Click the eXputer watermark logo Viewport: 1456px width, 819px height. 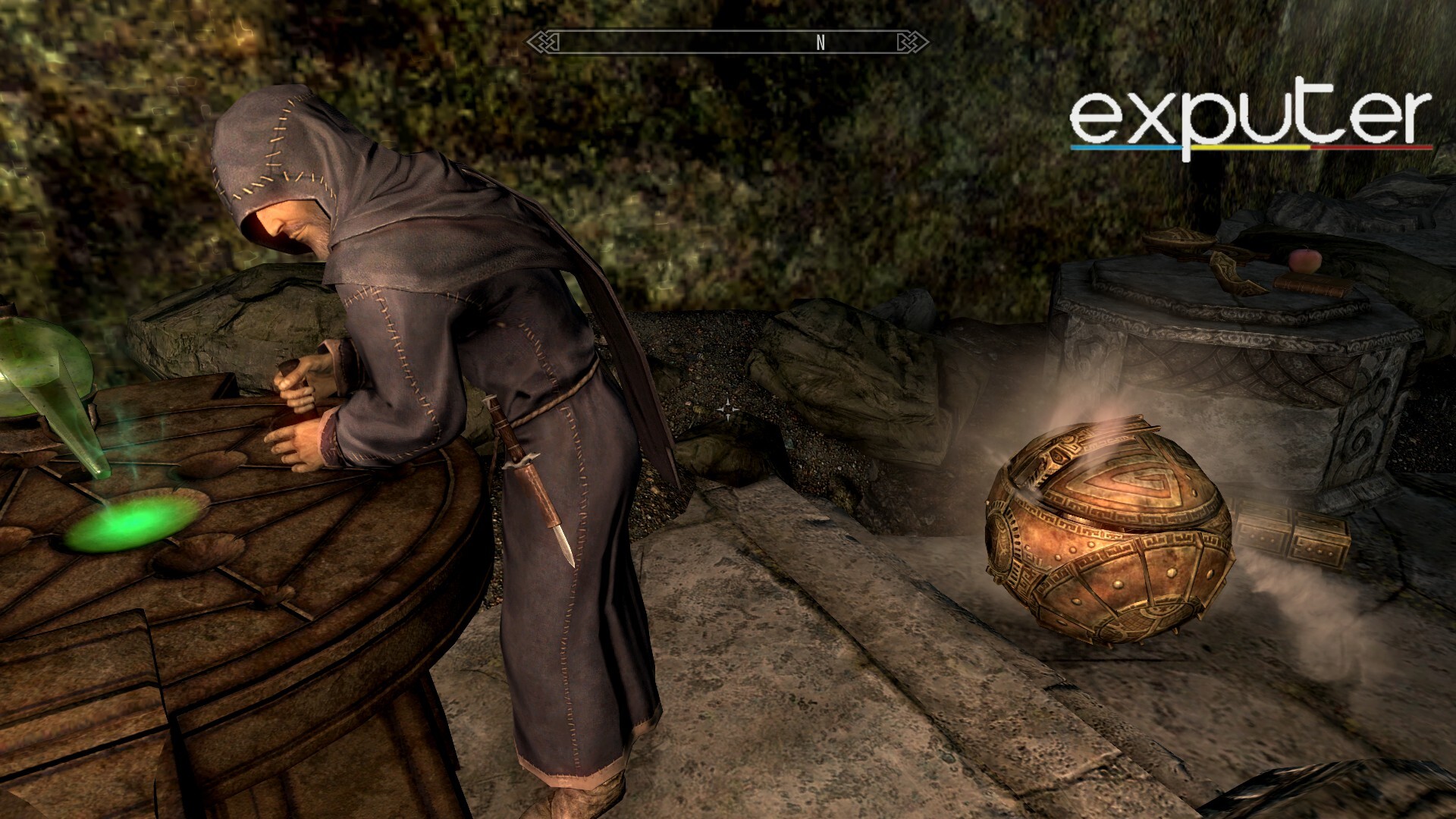pyautogui.click(x=1250, y=123)
